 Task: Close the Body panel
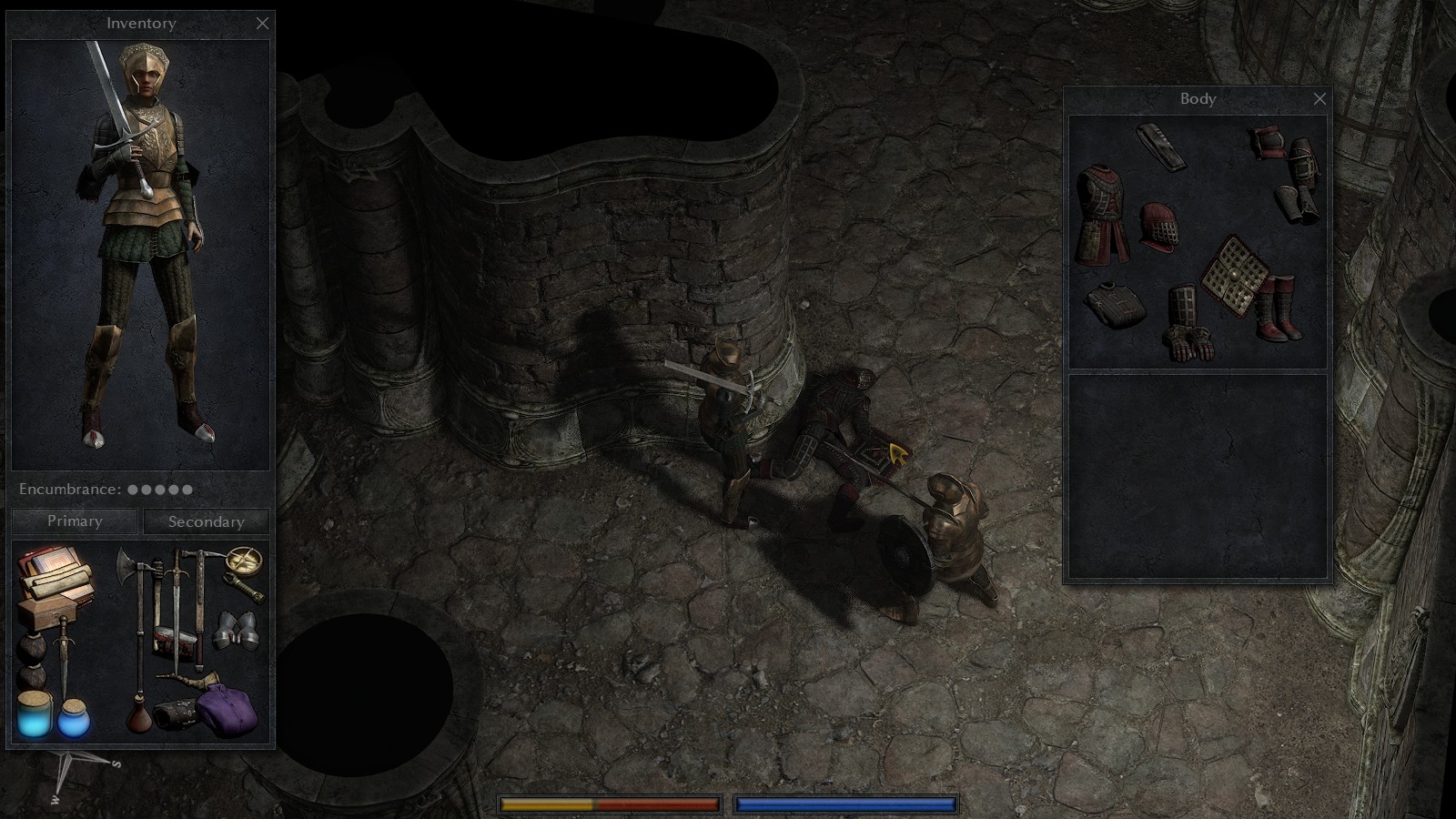[x=1319, y=99]
